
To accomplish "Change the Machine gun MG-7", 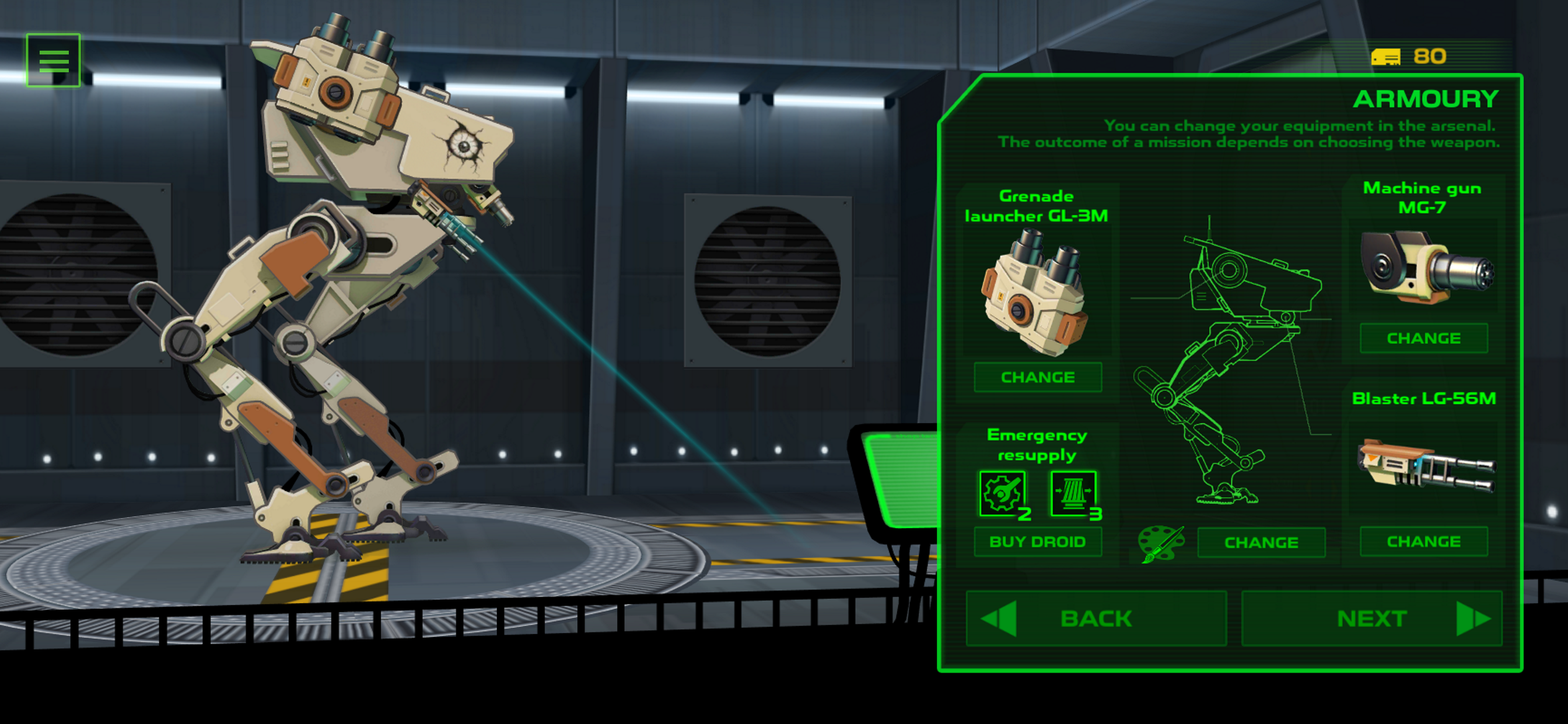I will click(1423, 338).
